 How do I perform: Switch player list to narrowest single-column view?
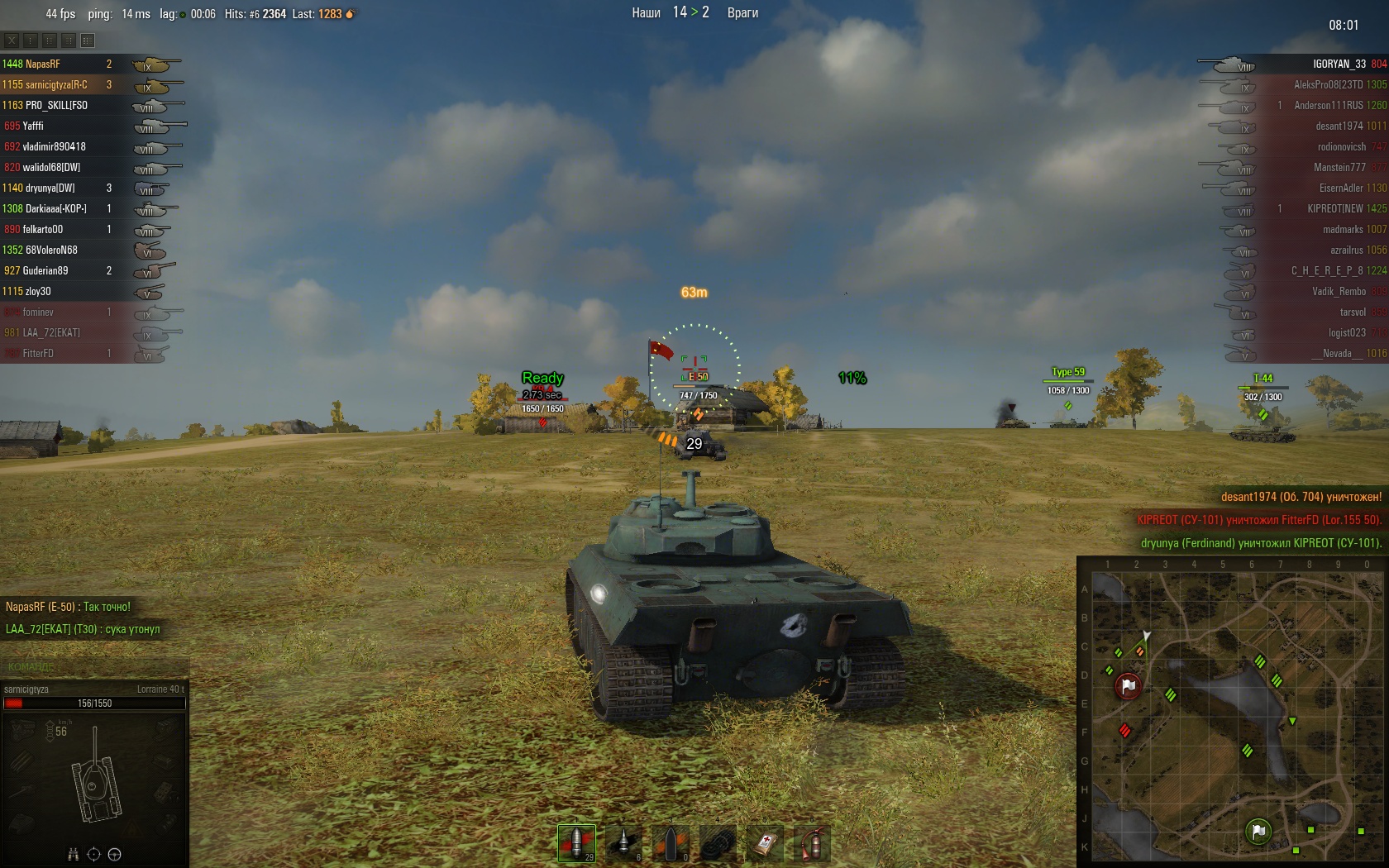point(31,40)
